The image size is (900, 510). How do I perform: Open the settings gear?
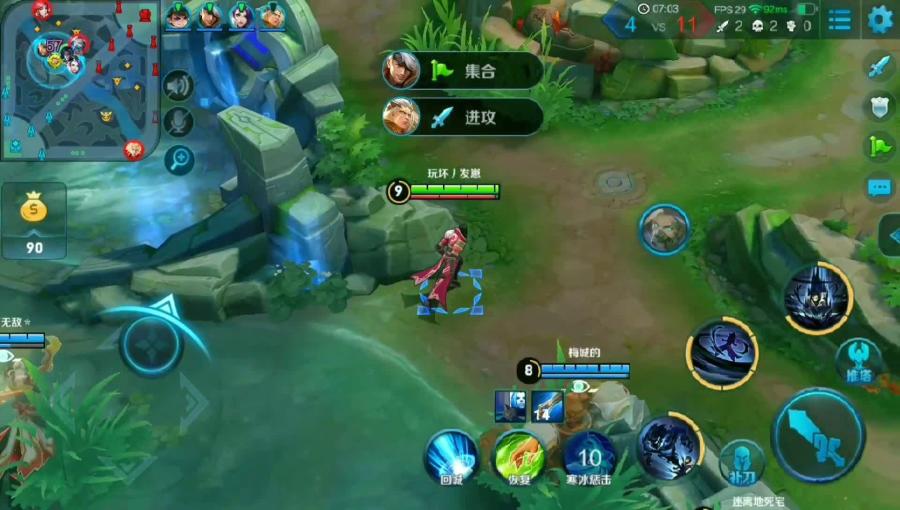[x=880, y=19]
